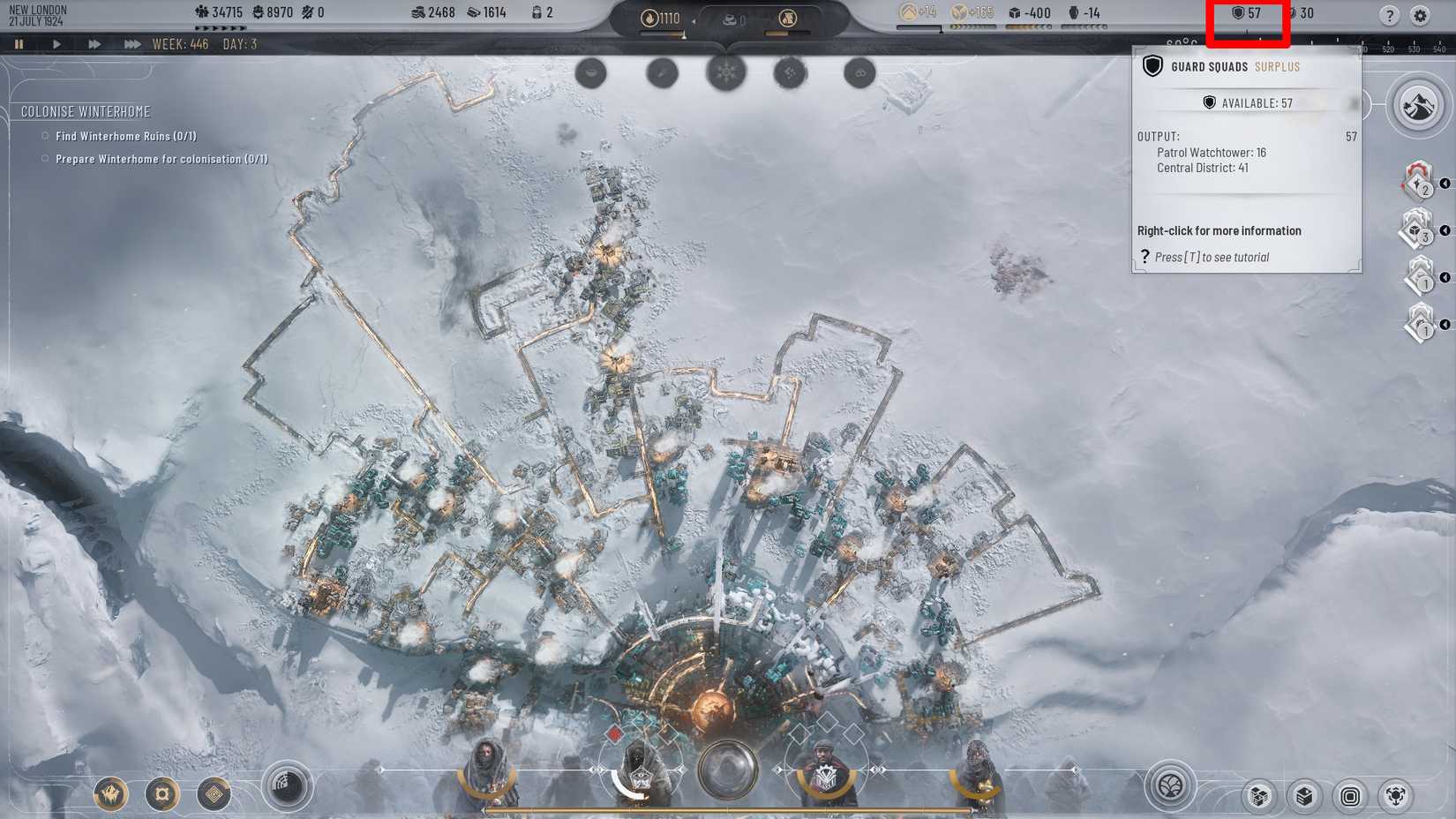Open the Guard Squads panel in the resource bar
Viewport: 1456px width, 819px height.
[x=1246, y=13]
